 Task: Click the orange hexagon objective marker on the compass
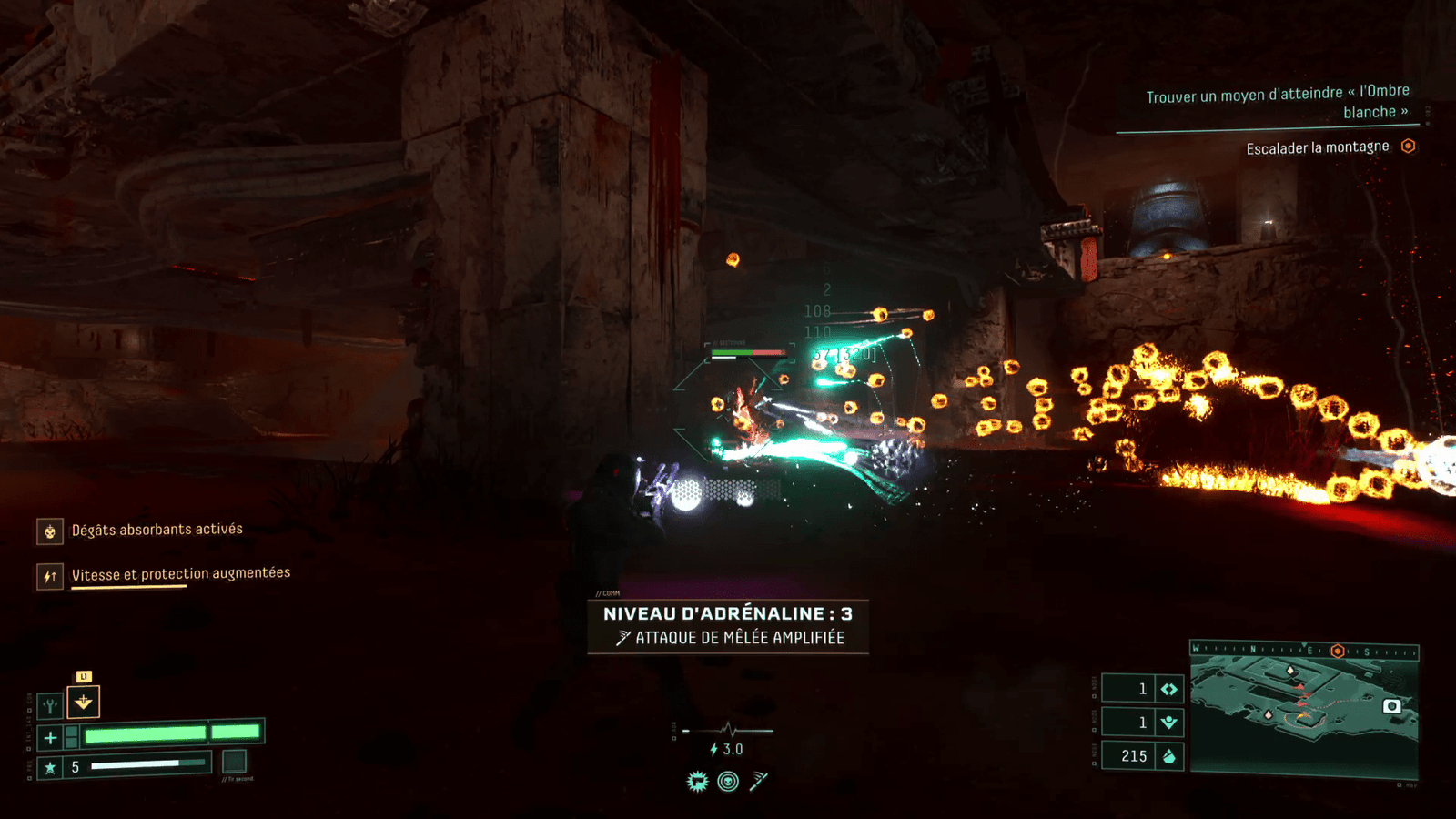click(1337, 651)
